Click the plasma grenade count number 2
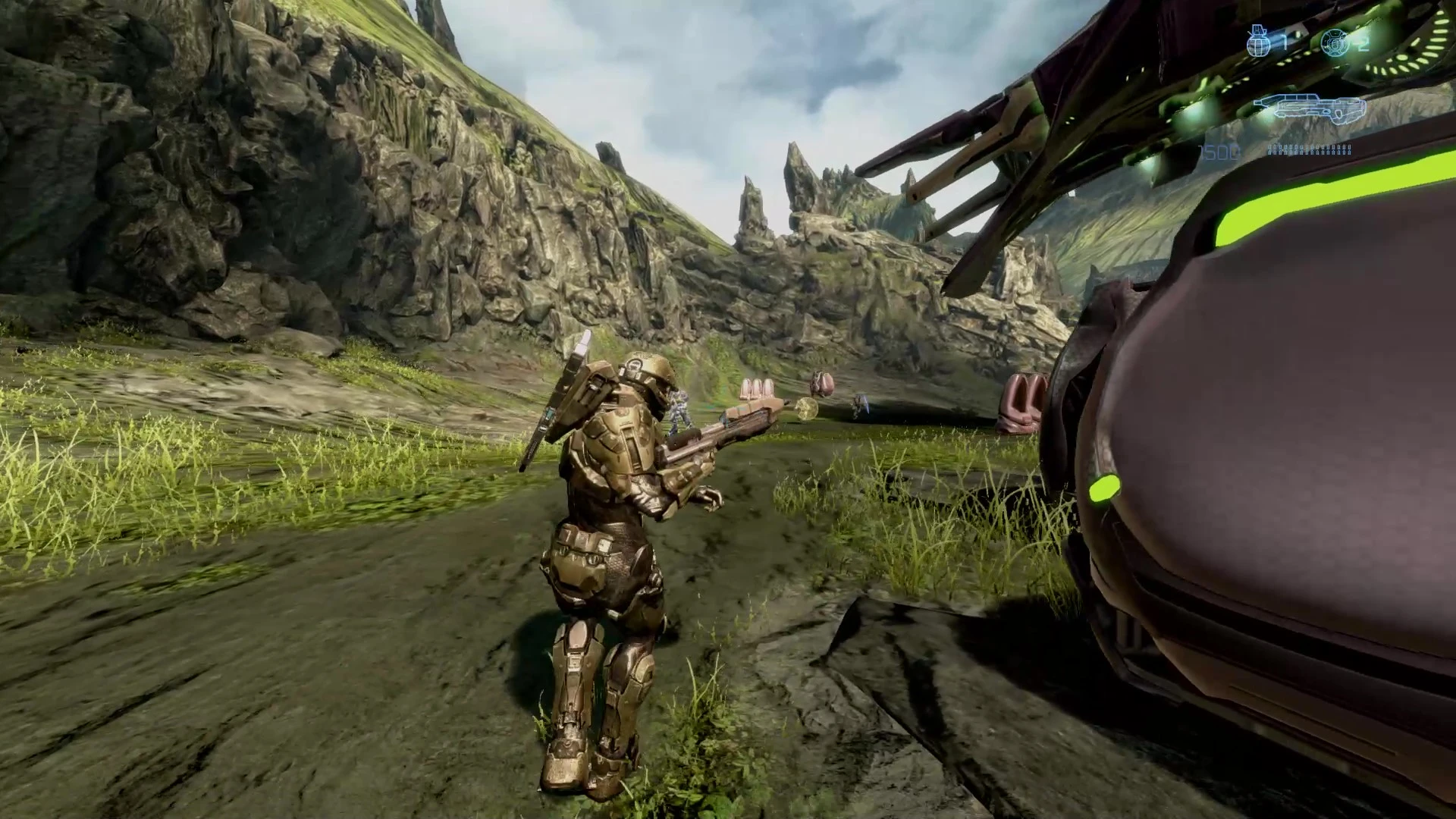 click(1363, 44)
